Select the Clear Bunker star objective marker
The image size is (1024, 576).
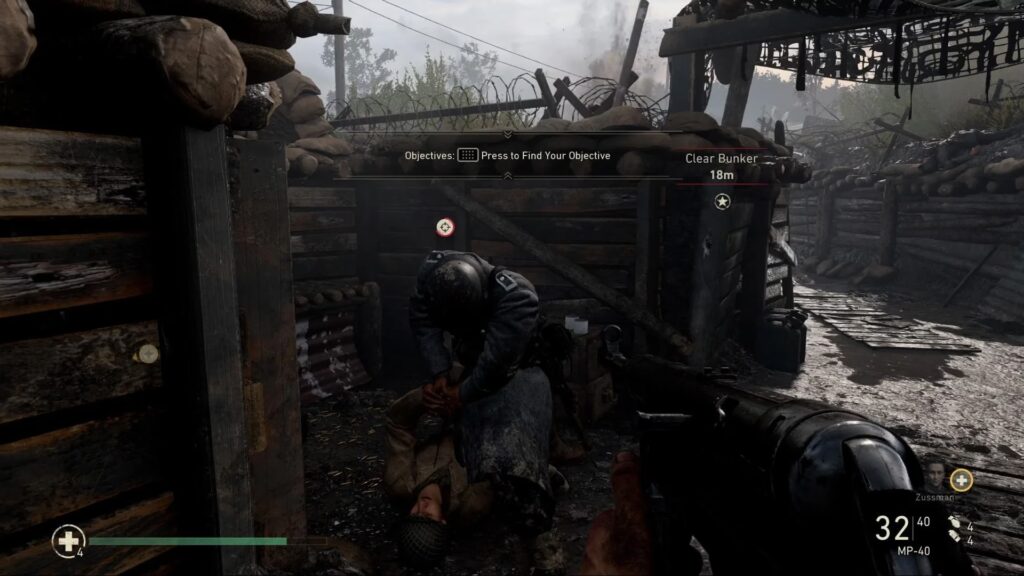(722, 202)
